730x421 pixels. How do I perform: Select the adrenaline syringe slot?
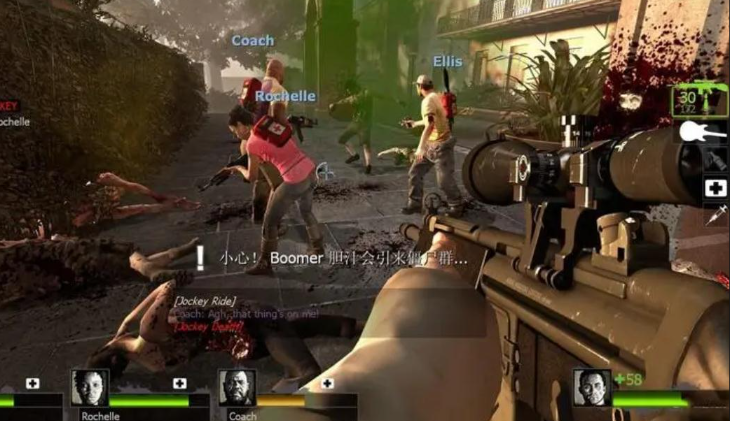716,213
